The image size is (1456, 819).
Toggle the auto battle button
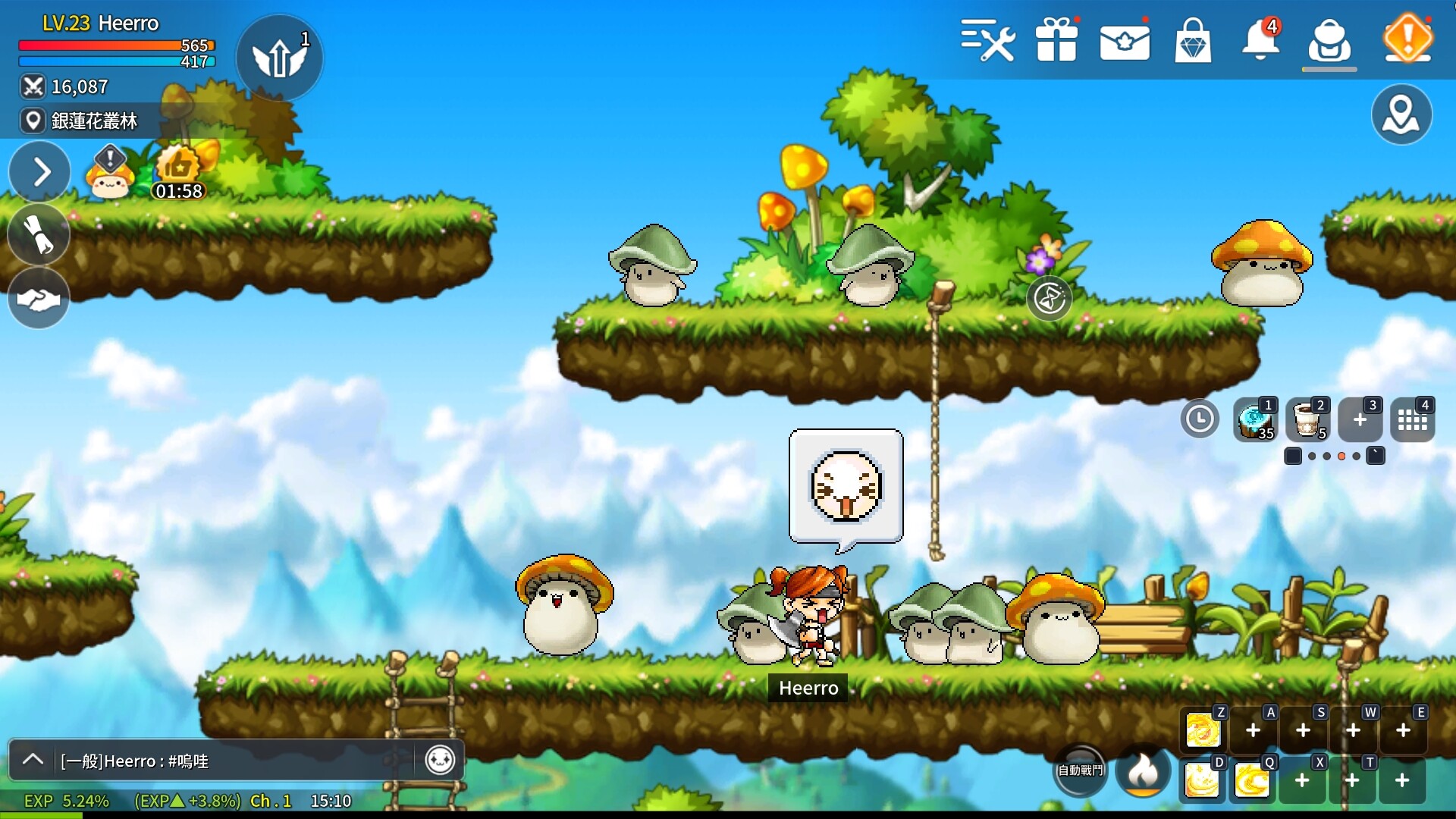point(1081,770)
